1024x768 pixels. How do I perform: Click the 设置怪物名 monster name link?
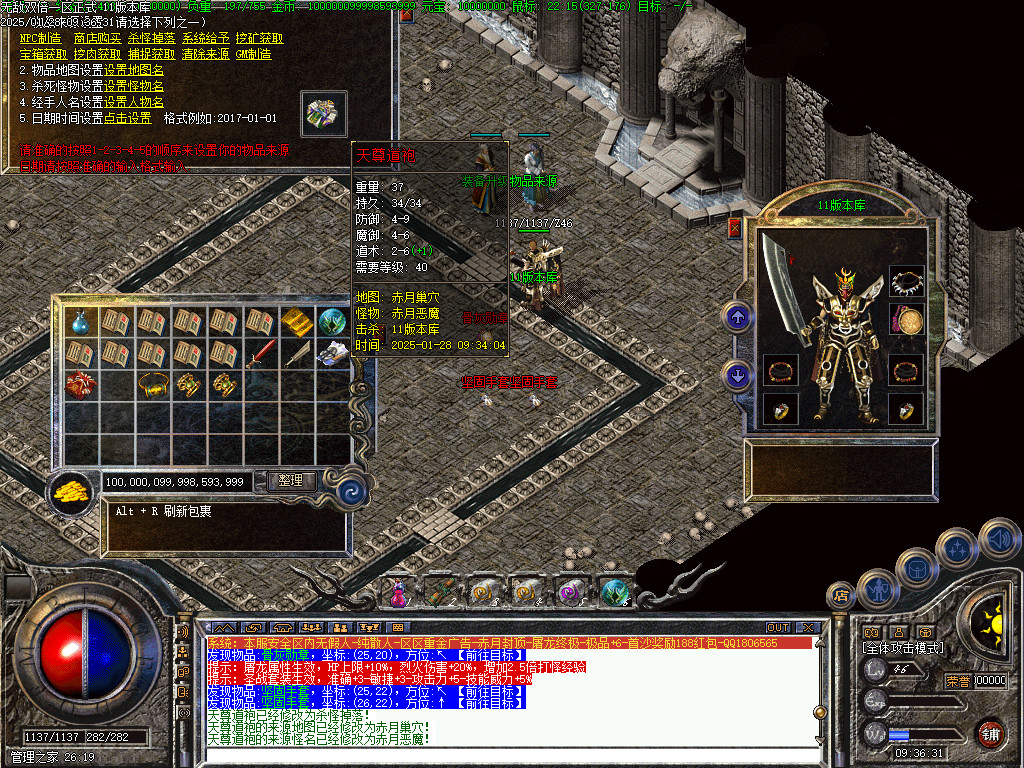tap(134, 86)
